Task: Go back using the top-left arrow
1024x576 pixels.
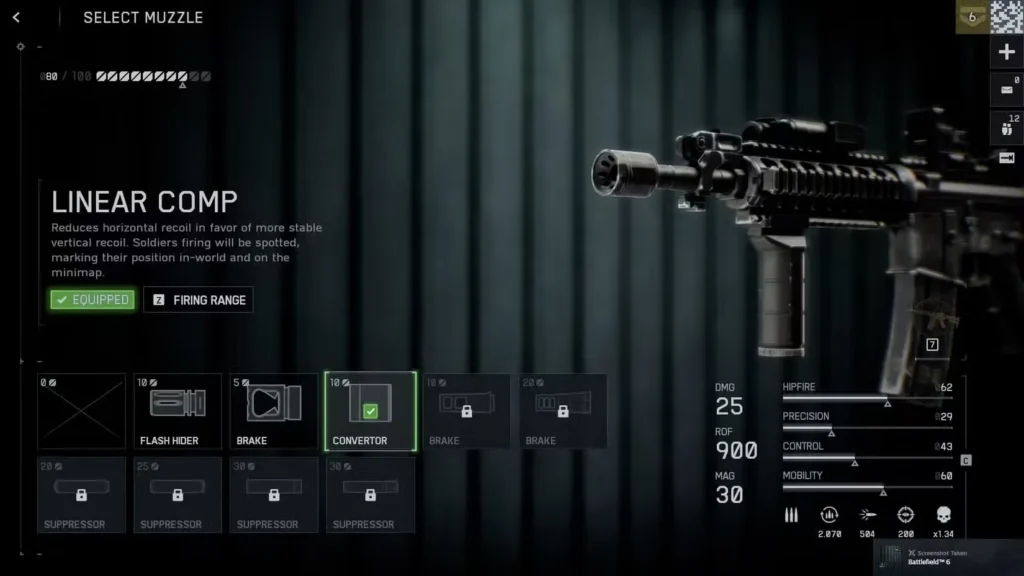Action: pos(17,17)
